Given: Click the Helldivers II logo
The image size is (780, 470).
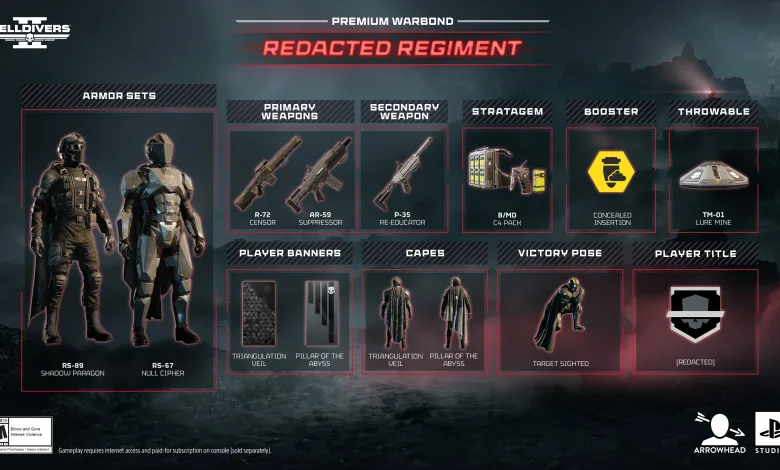Looking at the screenshot, I should tap(36, 30).
